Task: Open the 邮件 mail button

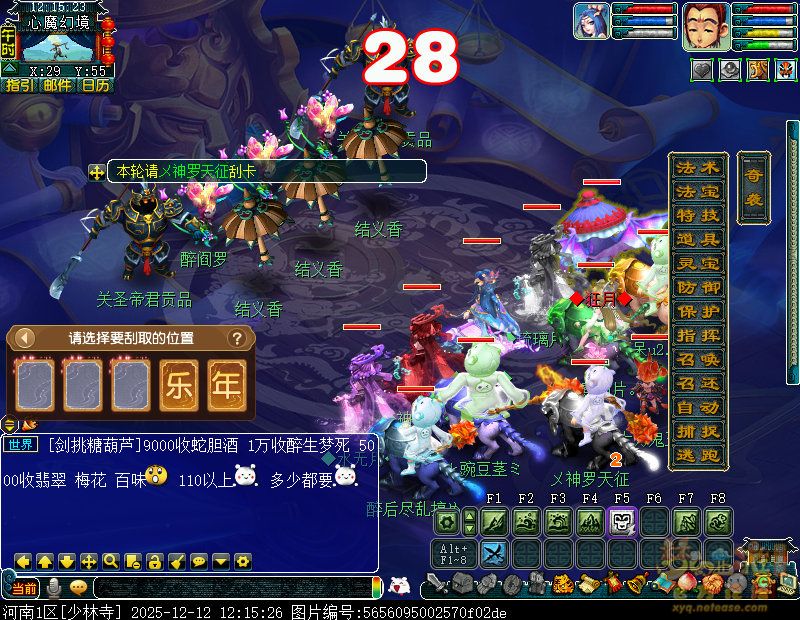Action: tap(57, 86)
